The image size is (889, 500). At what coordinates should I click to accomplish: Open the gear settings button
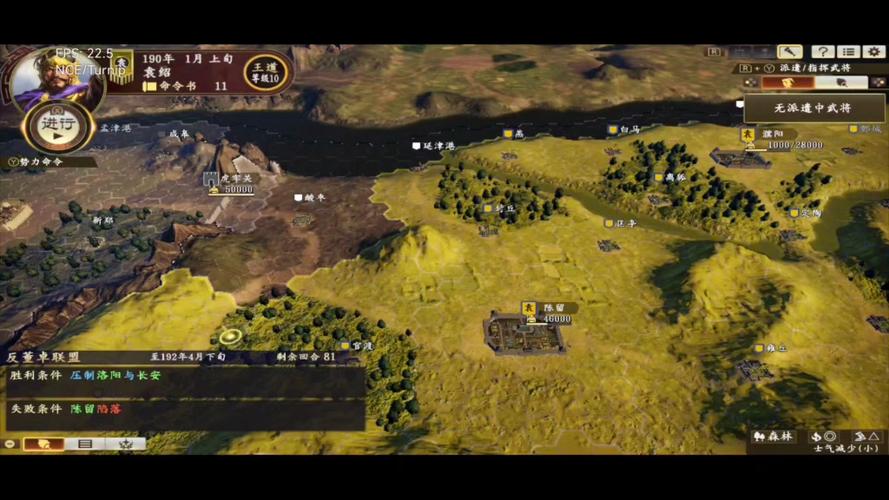[873, 52]
